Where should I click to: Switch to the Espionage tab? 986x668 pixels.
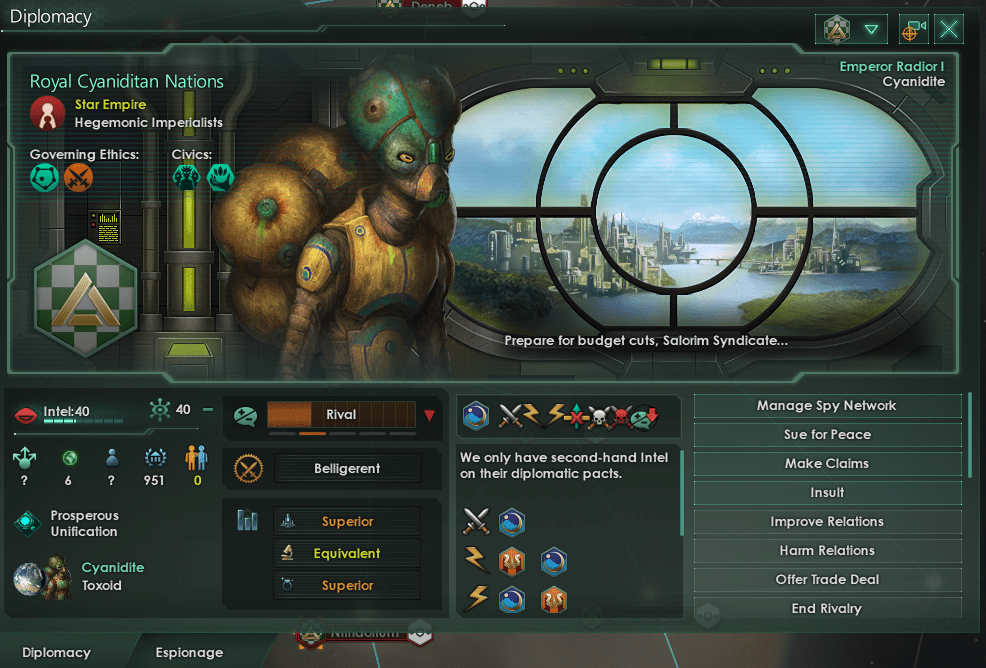coord(189,653)
